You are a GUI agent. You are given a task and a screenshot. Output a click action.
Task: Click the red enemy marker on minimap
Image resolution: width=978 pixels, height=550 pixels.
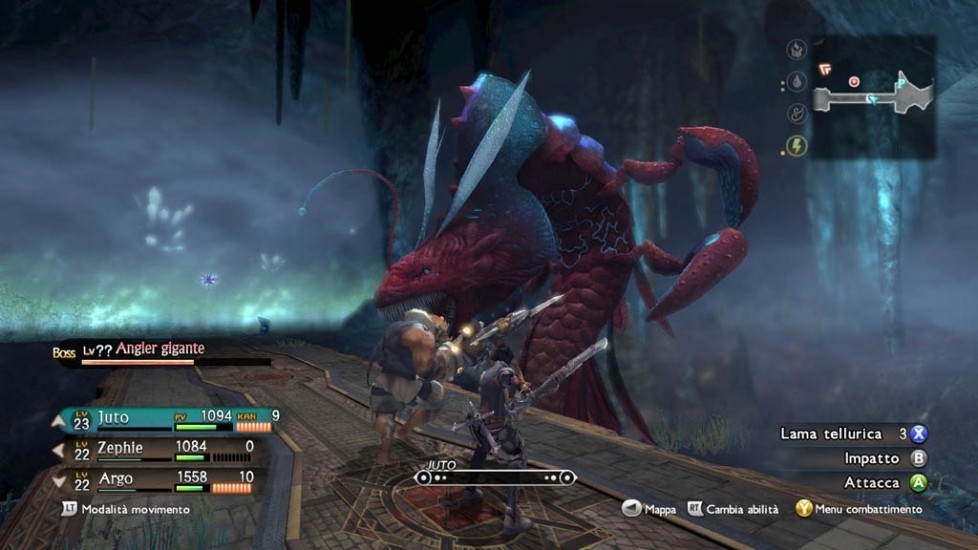tap(854, 81)
